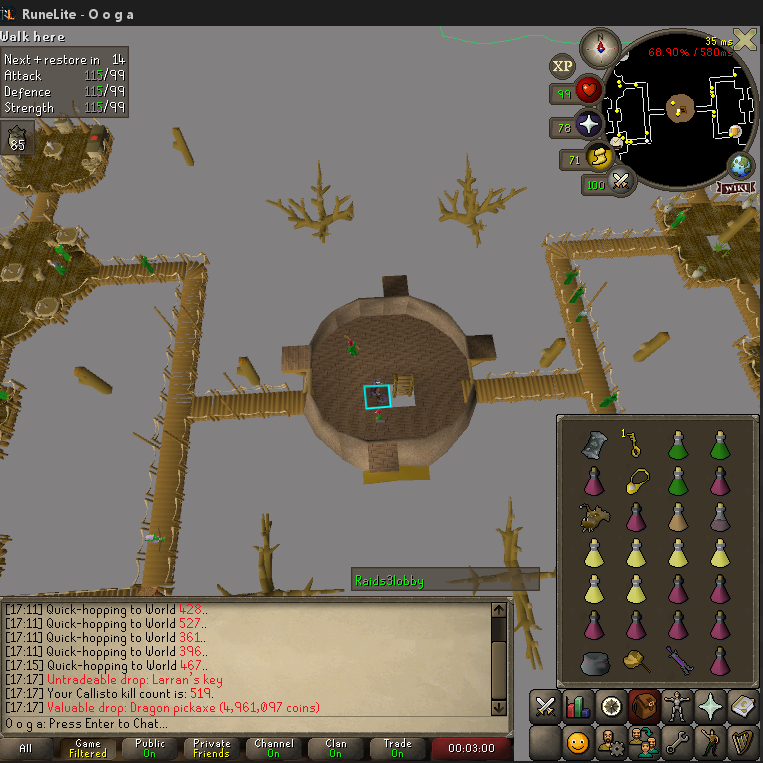Click the compass to face north
Screen dimensions: 763x763
[601, 47]
